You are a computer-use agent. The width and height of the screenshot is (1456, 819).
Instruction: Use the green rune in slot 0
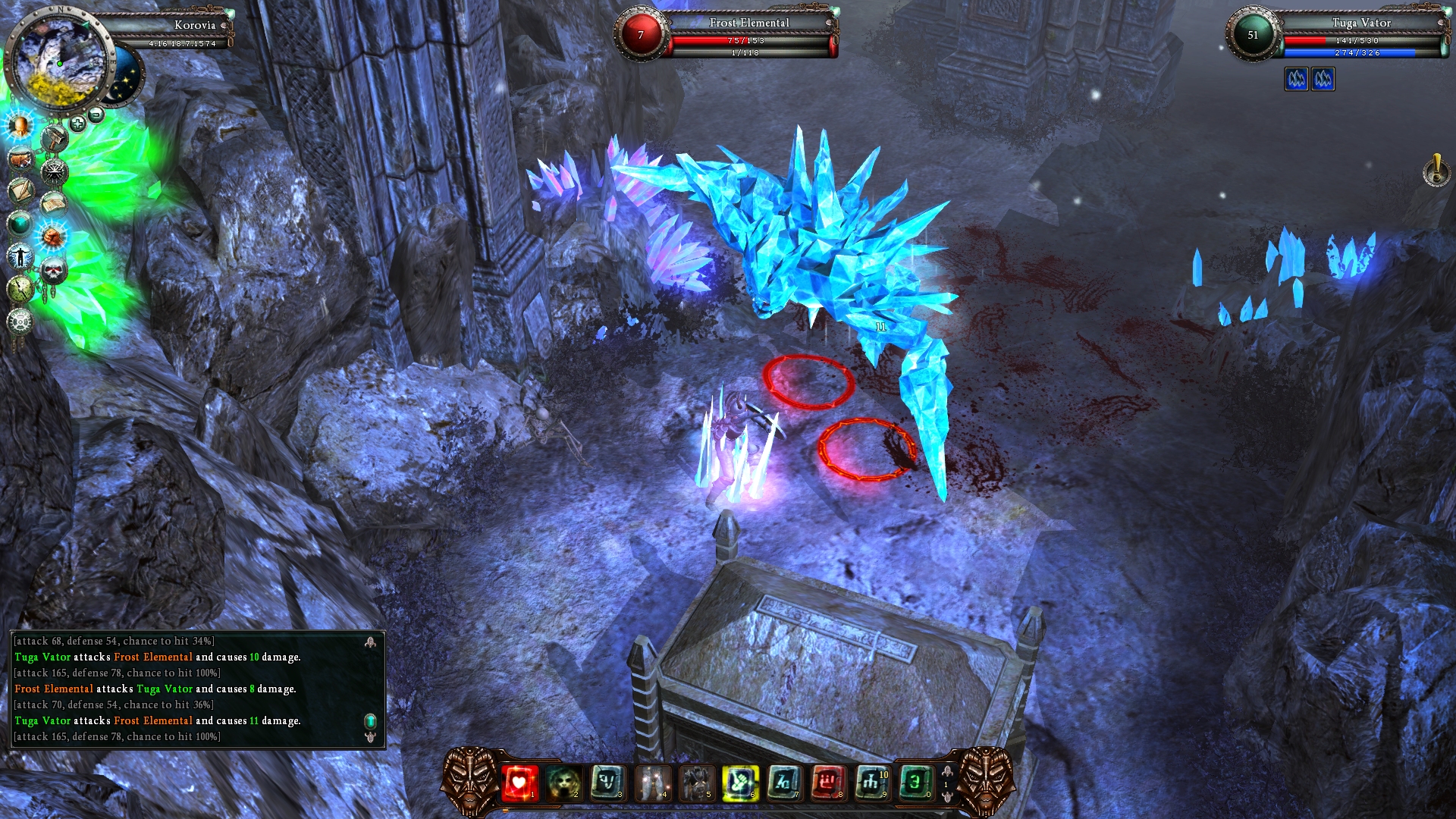click(x=915, y=783)
